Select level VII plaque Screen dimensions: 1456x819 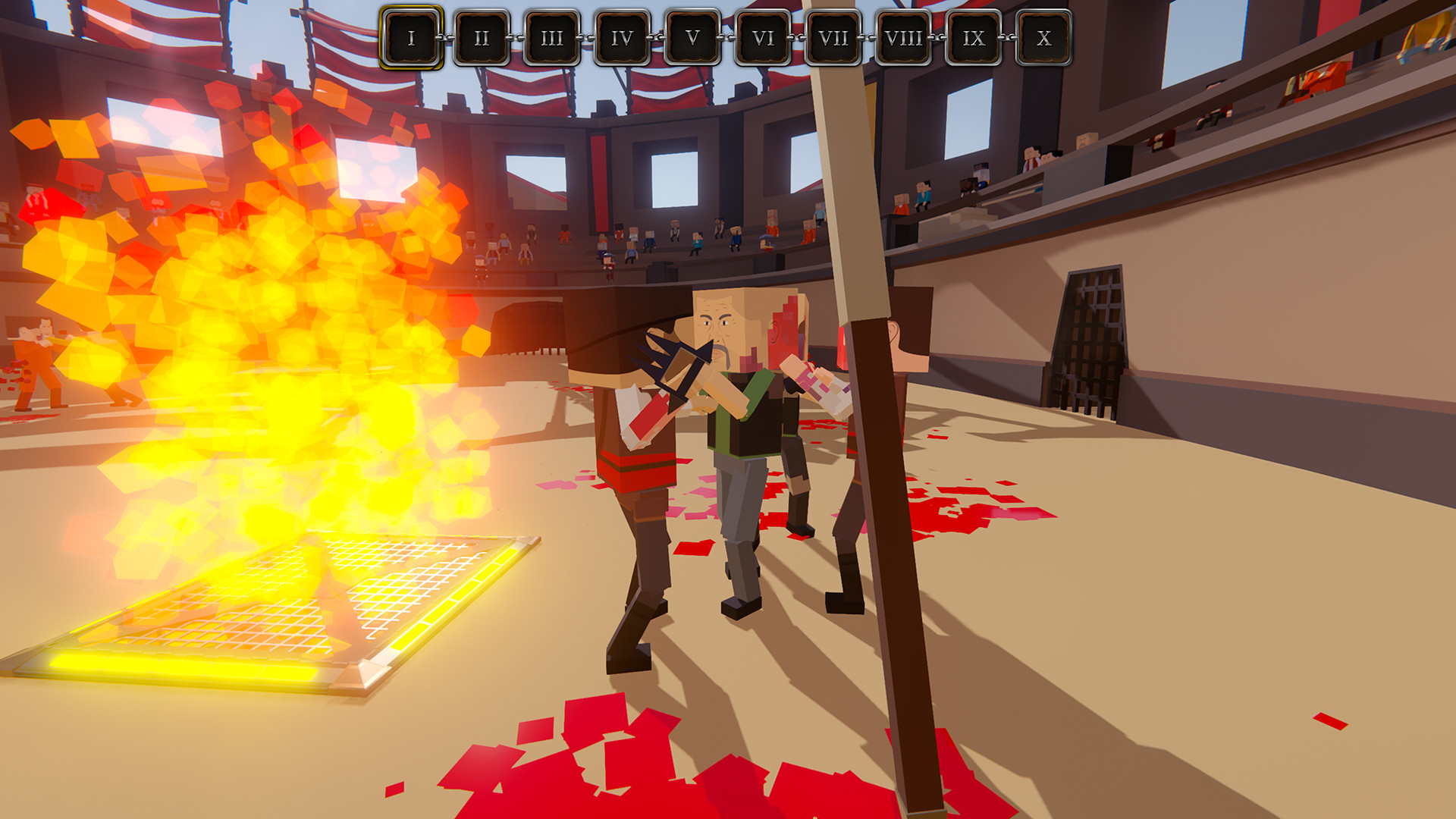point(832,35)
